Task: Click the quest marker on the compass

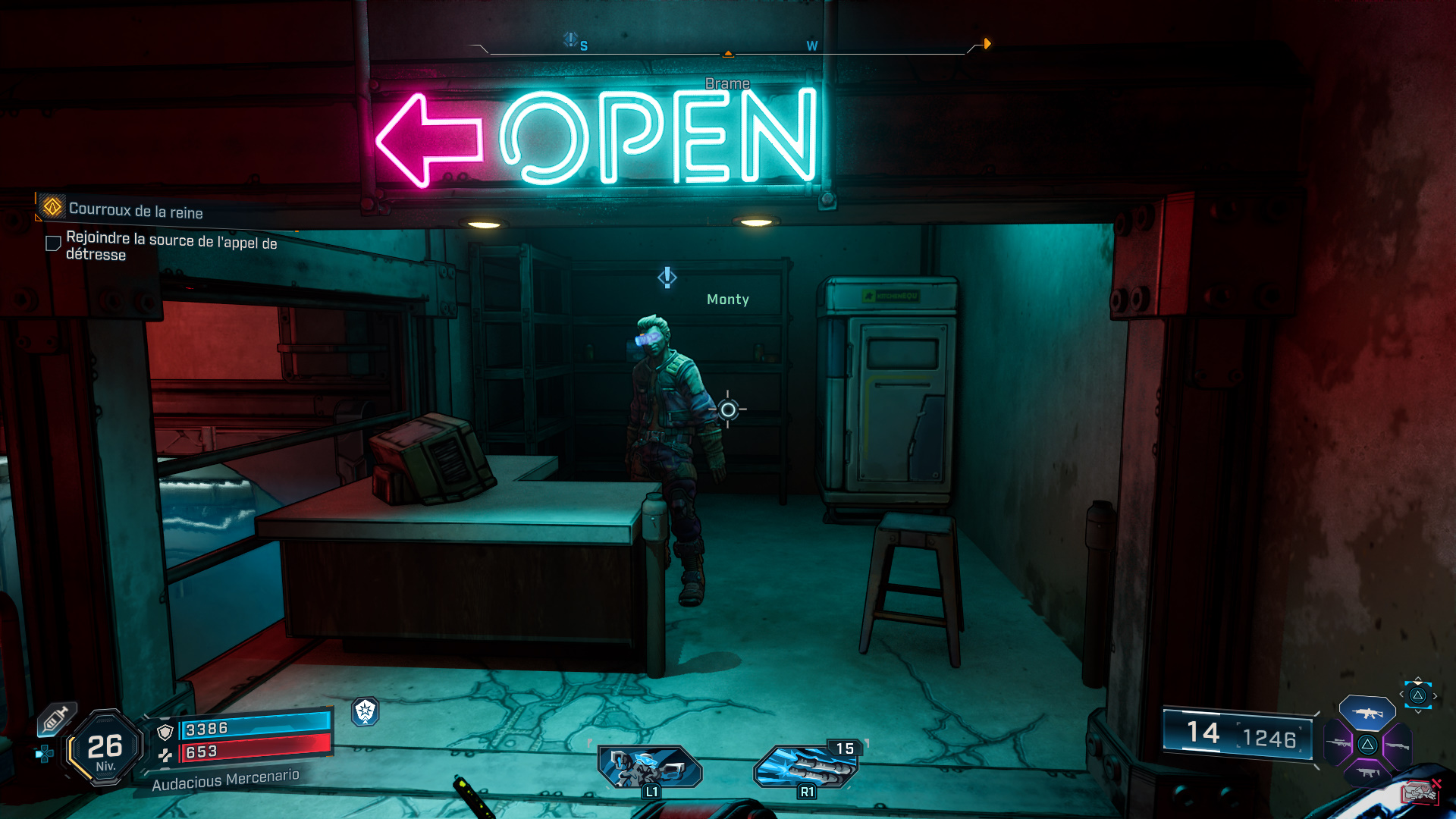Action: (570, 39)
